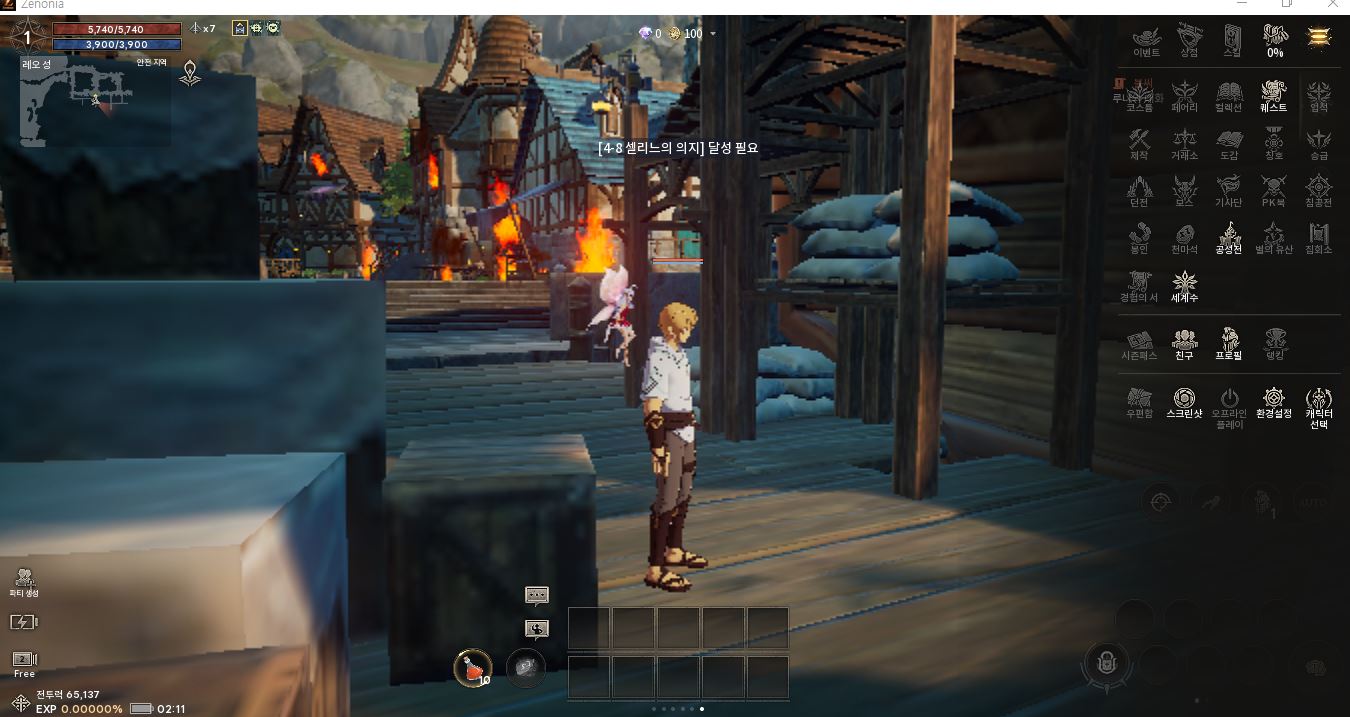The width and height of the screenshot is (1350, 717).
Task: Open the 세계수 (World Tree) menu
Action: pyautogui.click(x=1185, y=285)
